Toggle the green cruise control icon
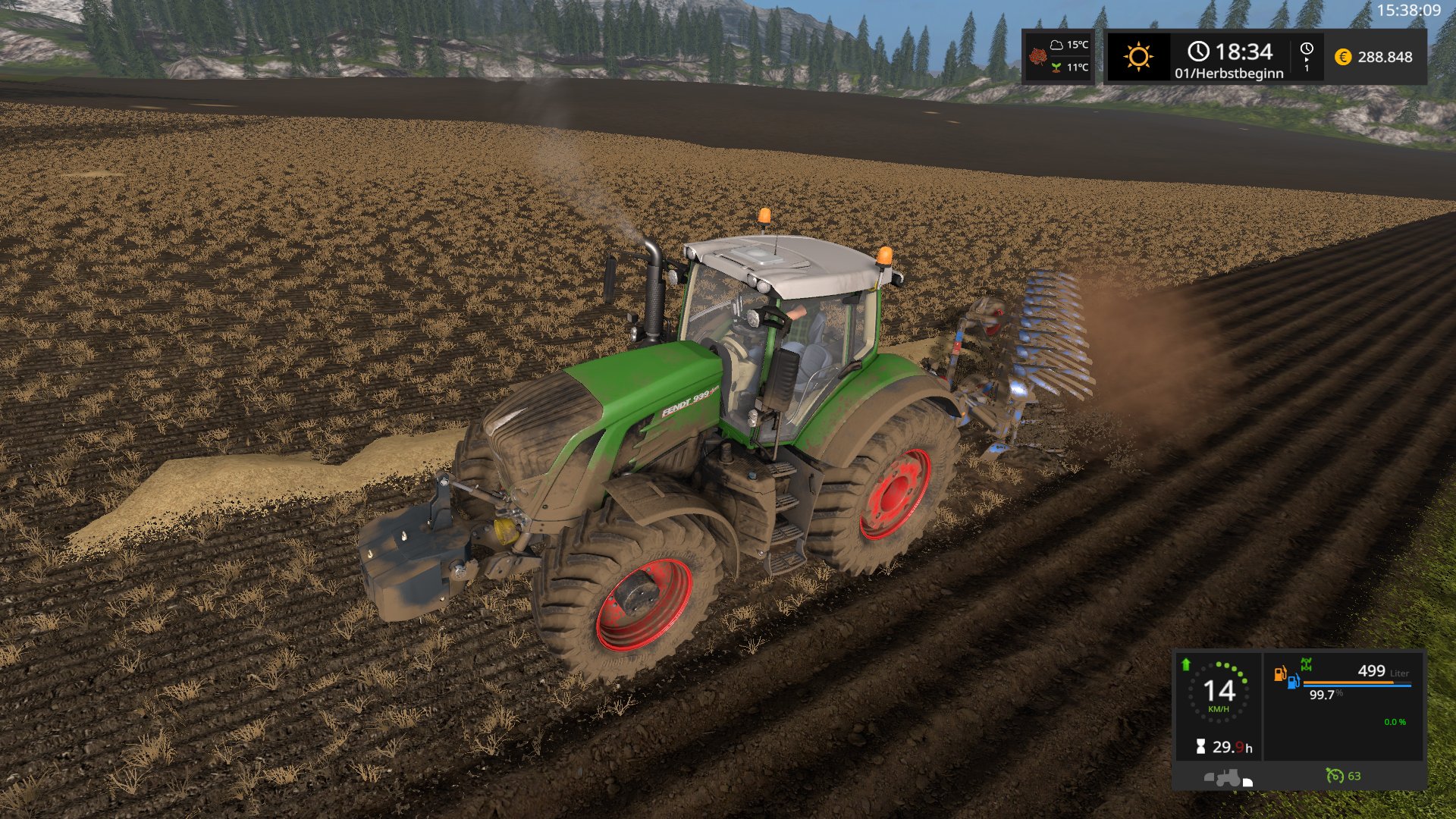This screenshot has height=819, width=1456. point(1334,775)
